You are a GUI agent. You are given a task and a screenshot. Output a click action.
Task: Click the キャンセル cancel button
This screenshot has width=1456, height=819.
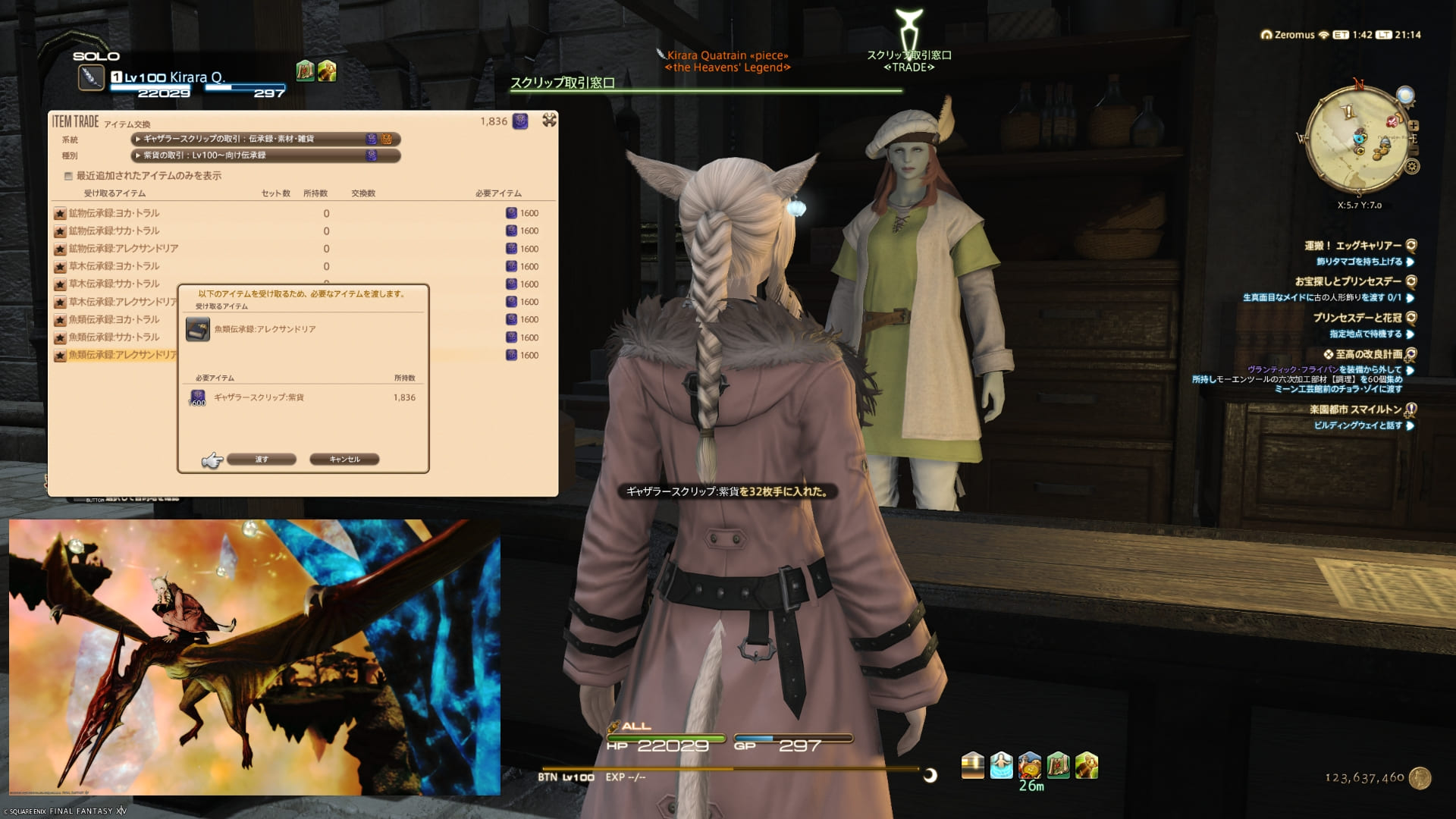tap(345, 459)
